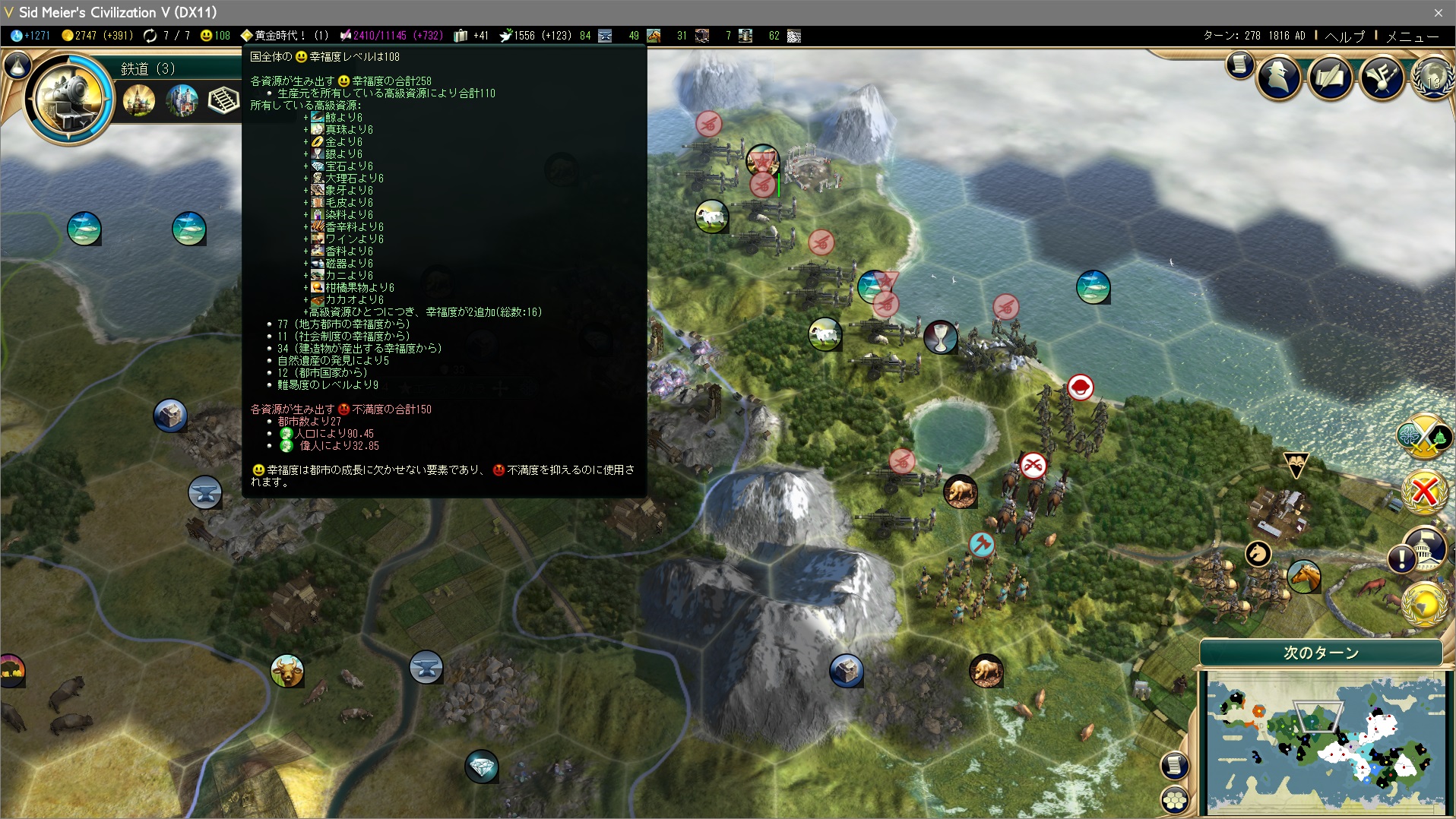
Task: Click the 次のターン next turn button
Action: click(x=1321, y=653)
